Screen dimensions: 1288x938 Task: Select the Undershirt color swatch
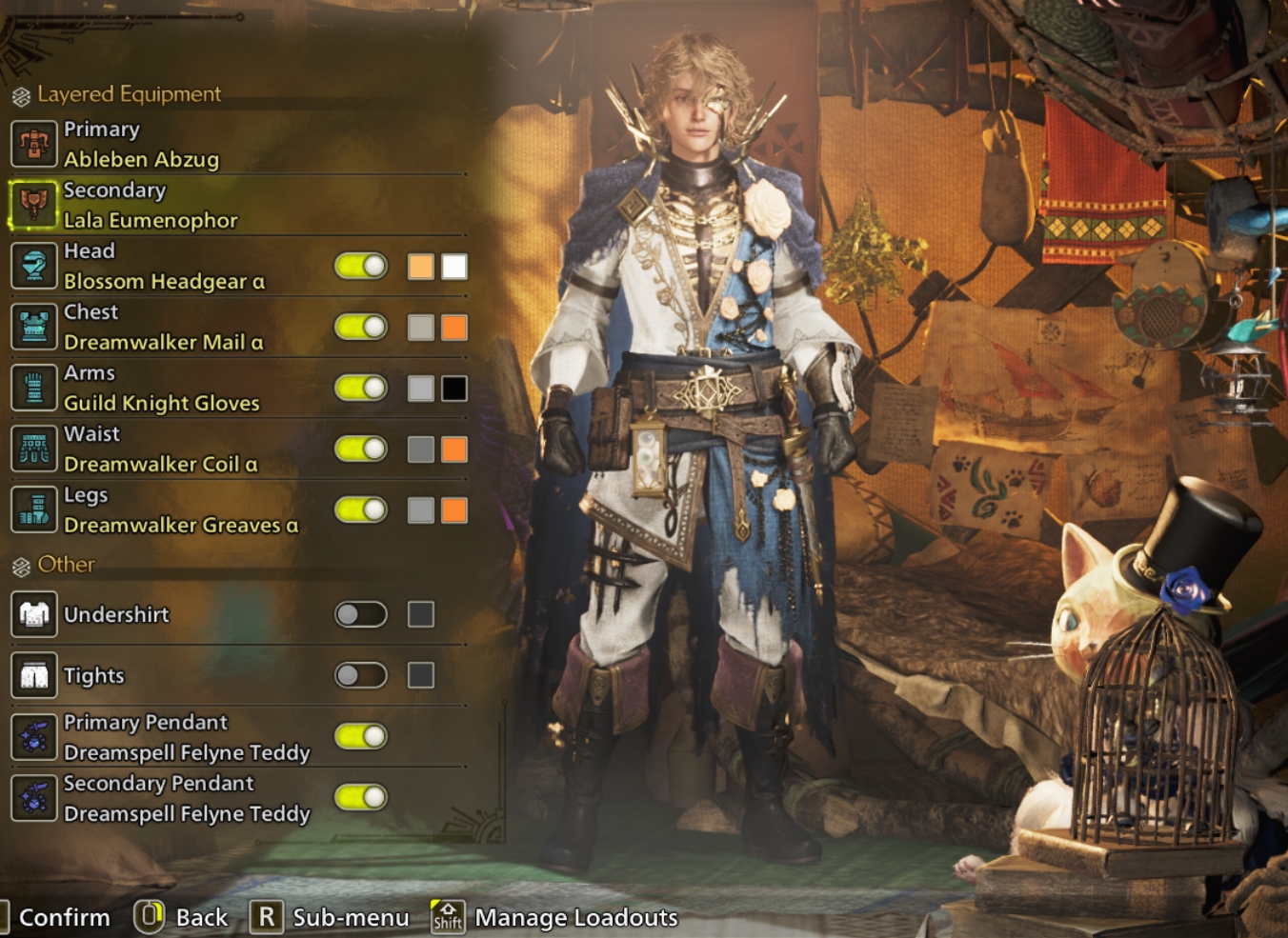point(421,614)
